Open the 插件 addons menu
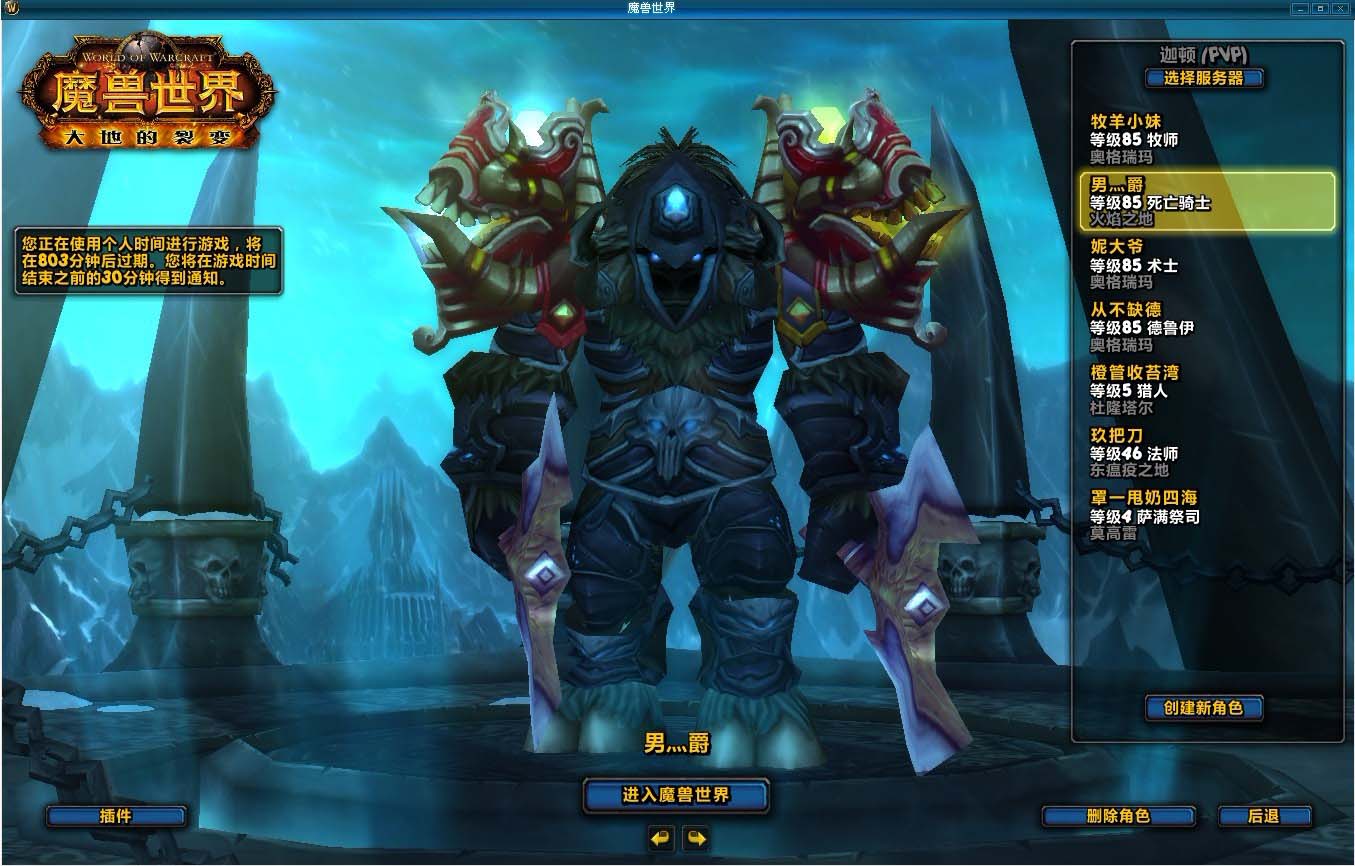This screenshot has height=866, width=1355. click(x=116, y=816)
